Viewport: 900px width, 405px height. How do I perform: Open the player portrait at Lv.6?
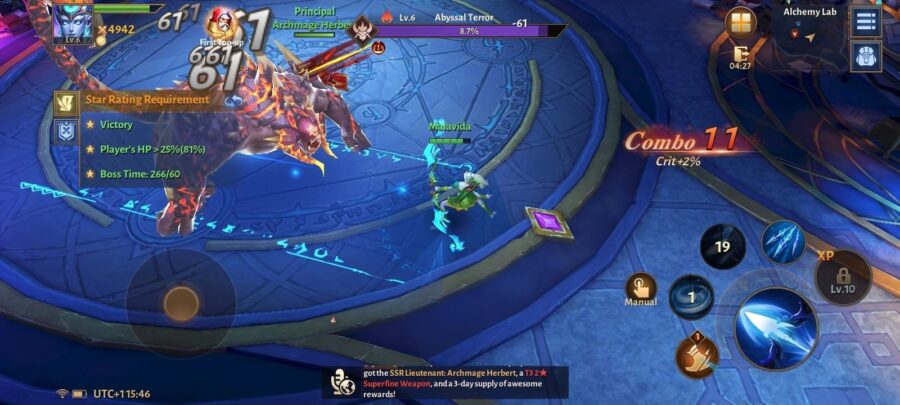tap(72, 22)
